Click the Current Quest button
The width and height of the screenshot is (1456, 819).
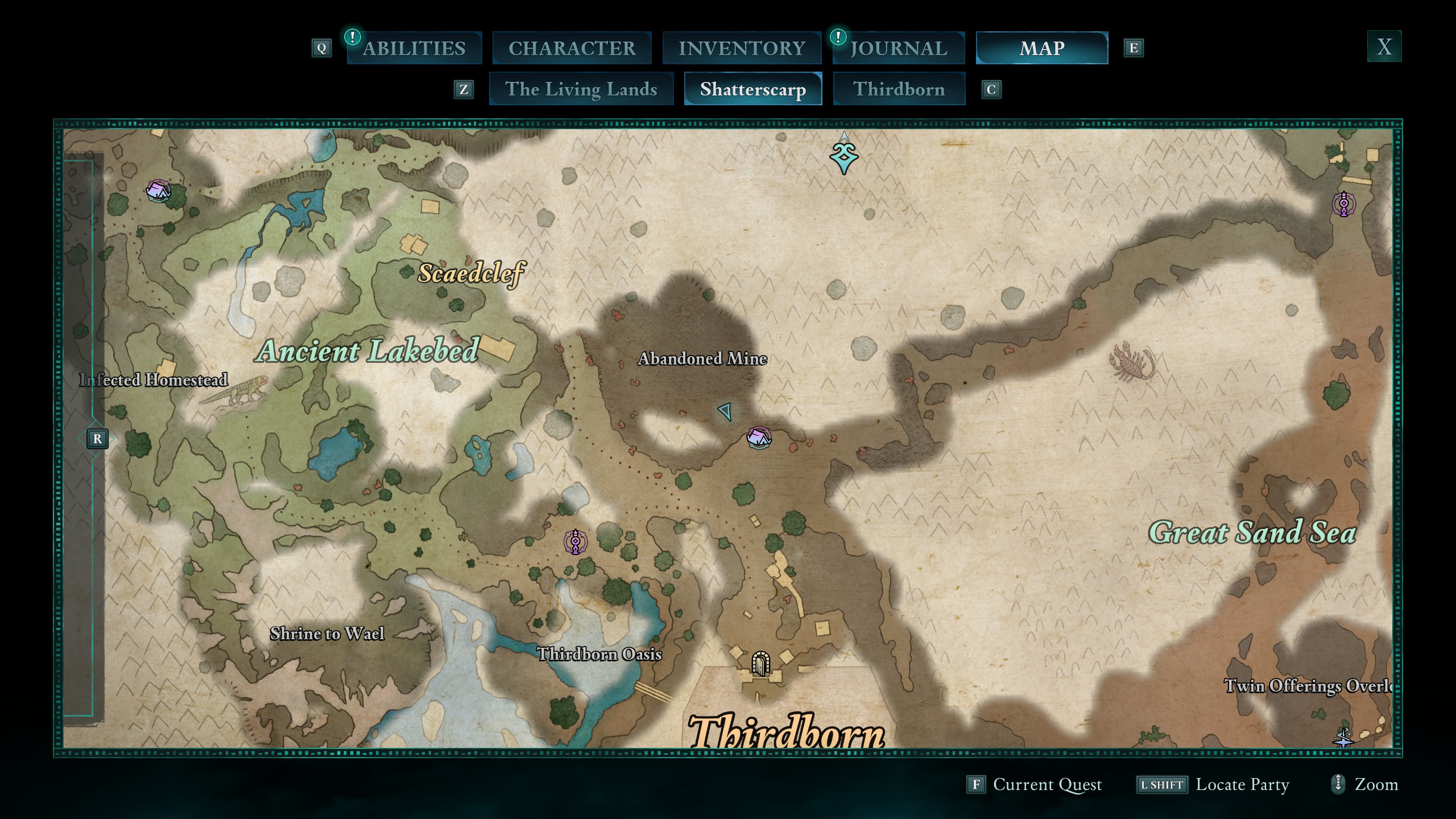click(1035, 784)
